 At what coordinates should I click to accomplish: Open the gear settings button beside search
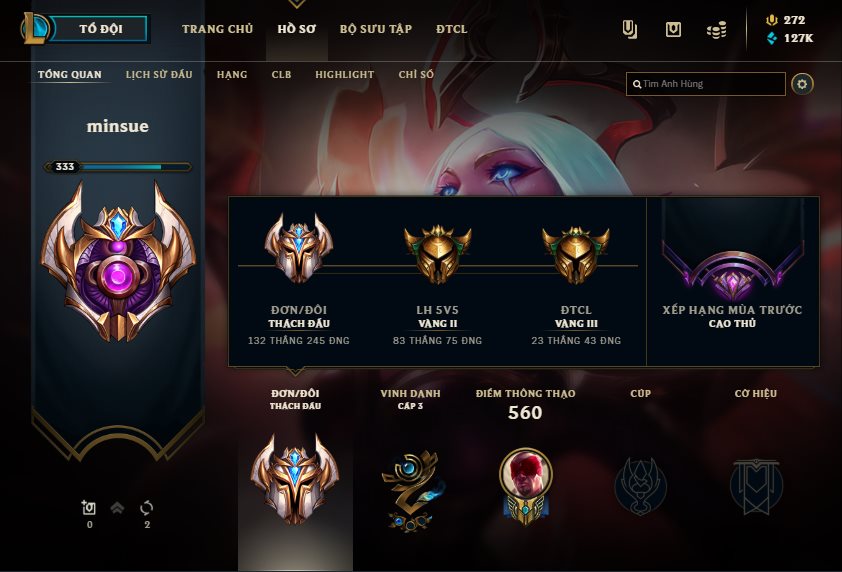802,84
